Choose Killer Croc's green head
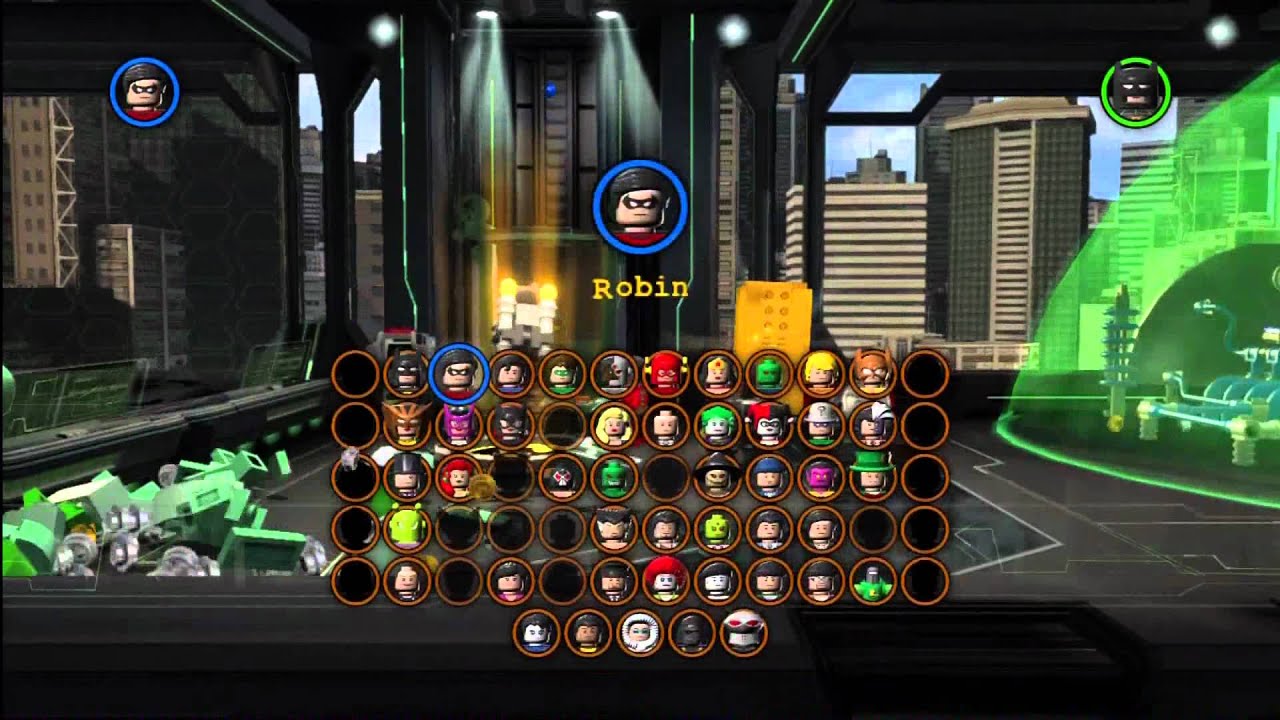 [x=613, y=475]
